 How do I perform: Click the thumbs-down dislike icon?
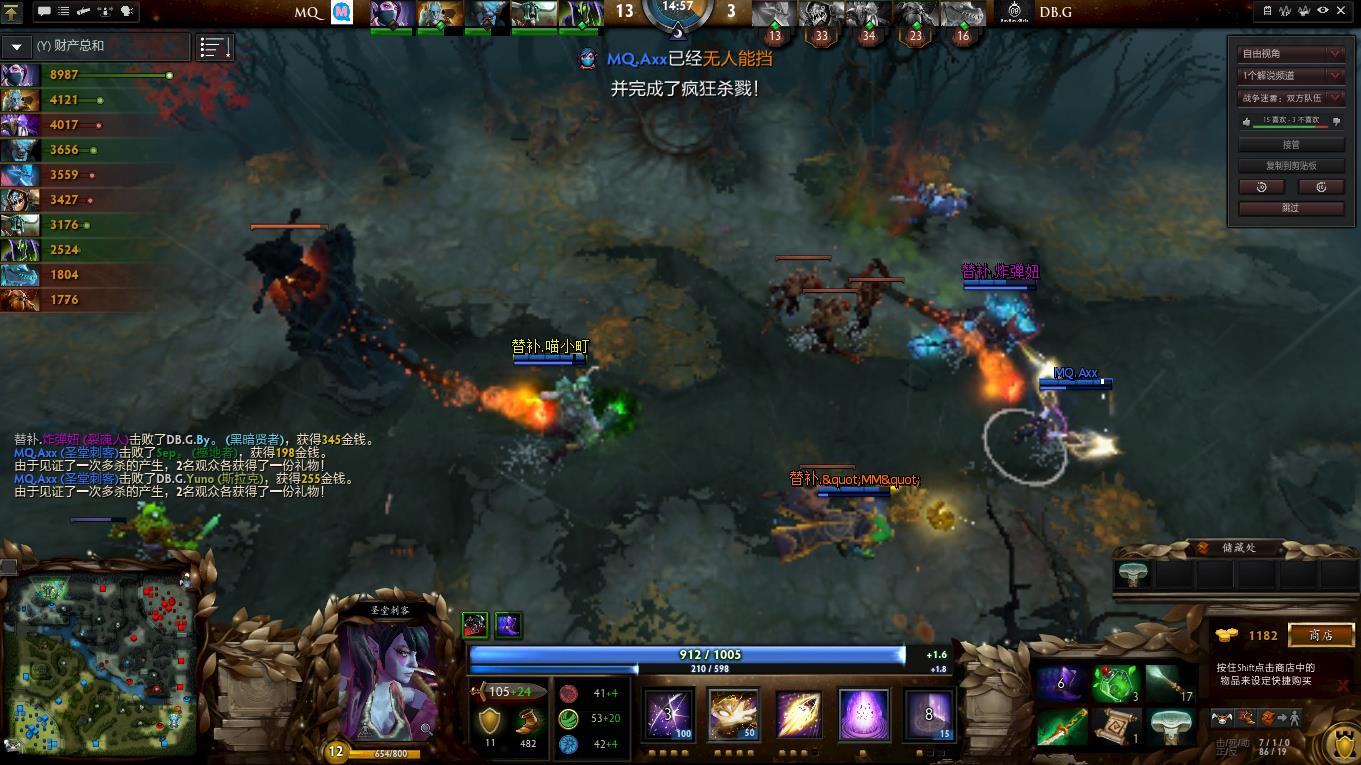1337,121
